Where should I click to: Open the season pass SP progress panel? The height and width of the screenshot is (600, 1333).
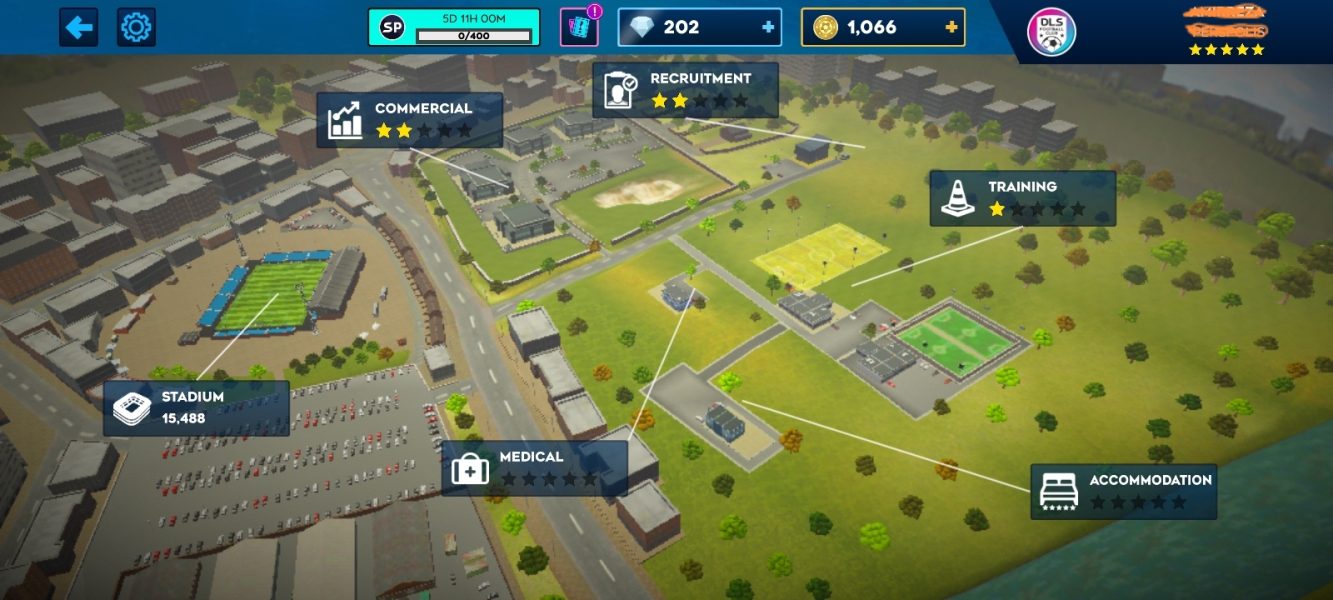point(454,27)
